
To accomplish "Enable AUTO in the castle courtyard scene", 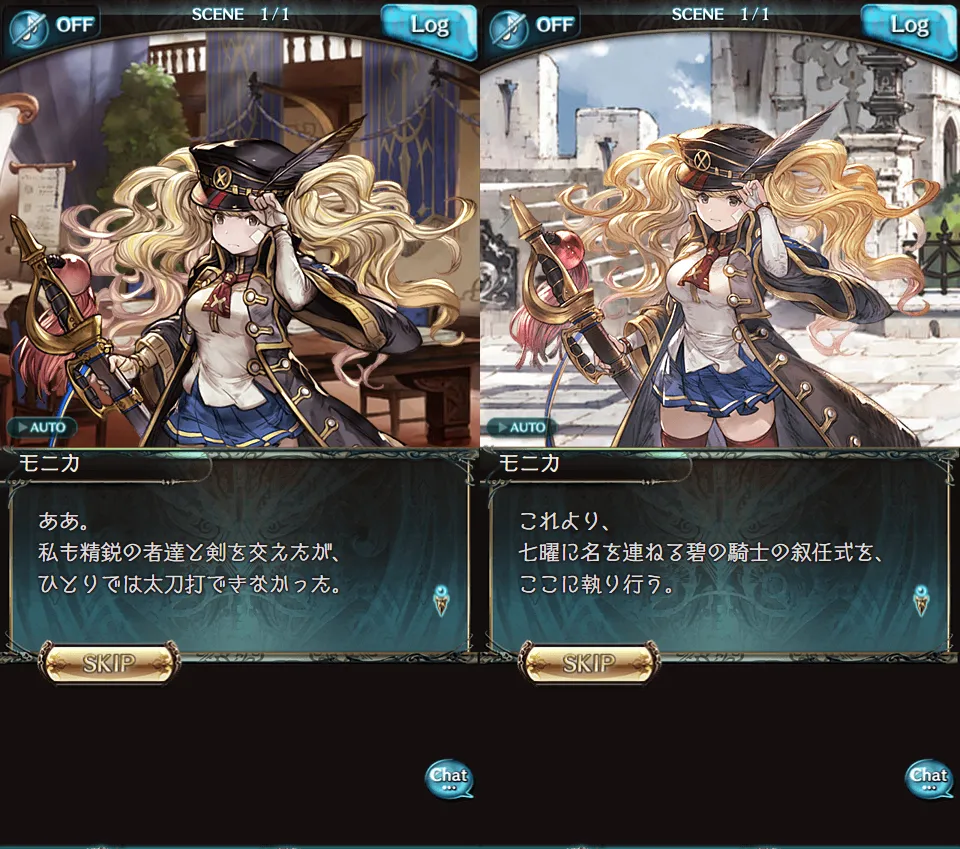I will pos(522,427).
